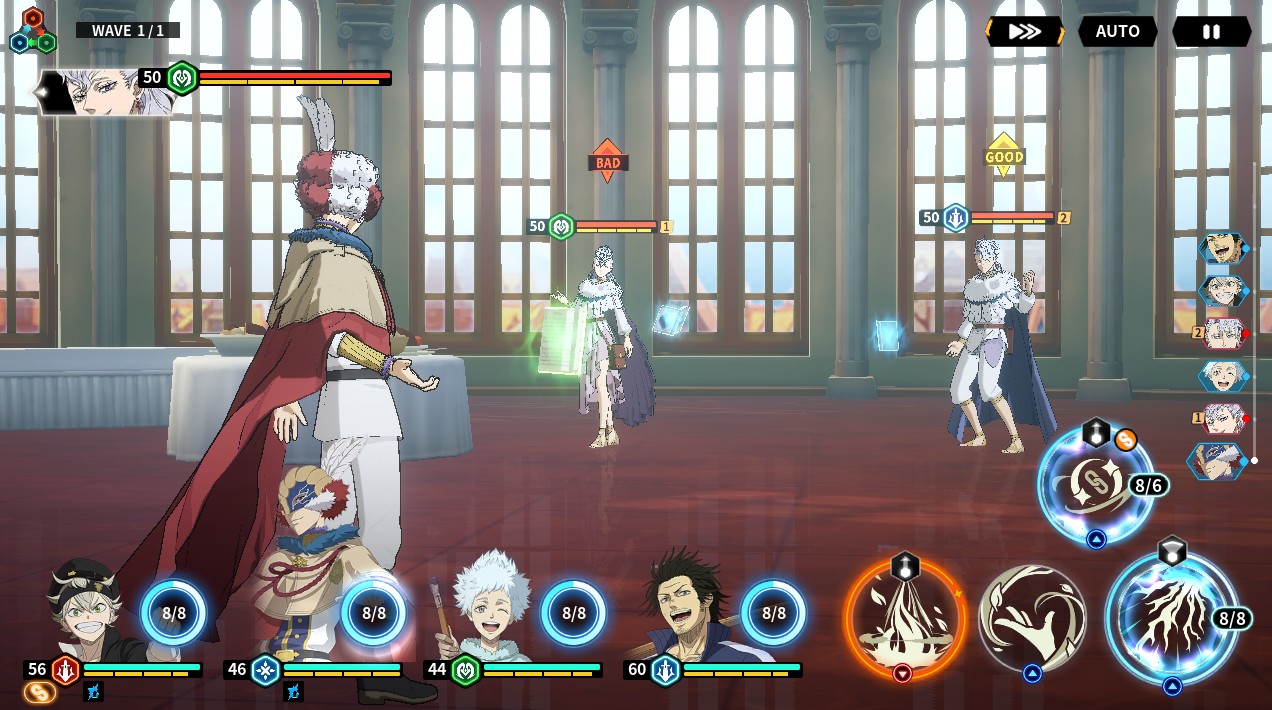The width and height of the screenshot is (1272, 710).
Task: Choose the winking white-haired character portrait
Action: tap(490, 605)
